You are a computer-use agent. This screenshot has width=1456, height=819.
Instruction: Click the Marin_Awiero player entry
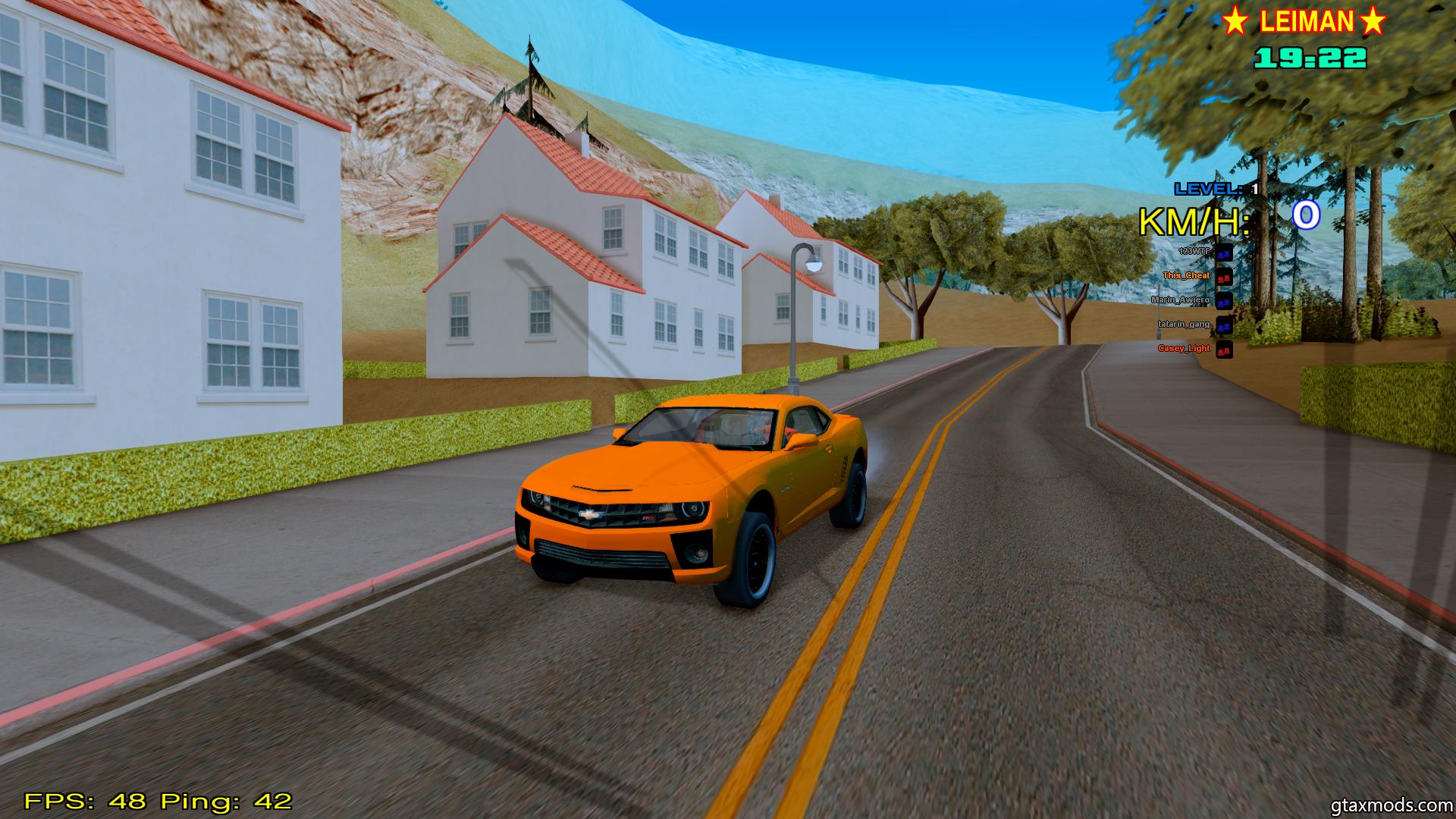pos(1181,300)
